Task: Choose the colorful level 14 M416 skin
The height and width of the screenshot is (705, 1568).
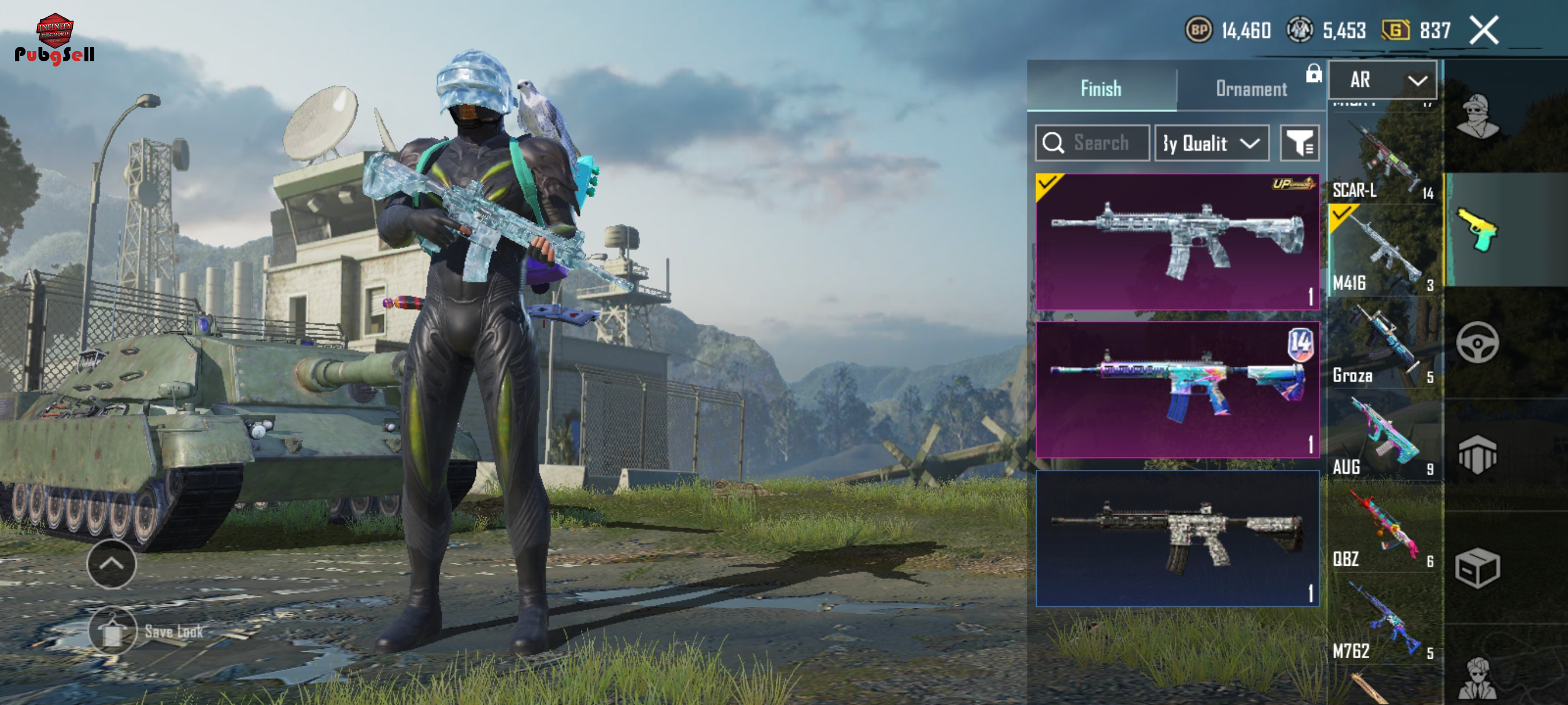Action: 1177,390
